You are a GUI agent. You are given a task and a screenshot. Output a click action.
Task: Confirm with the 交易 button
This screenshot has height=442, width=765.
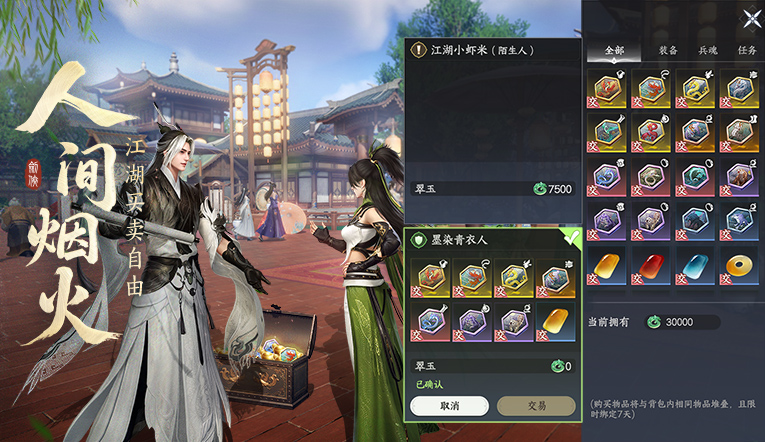536,406
